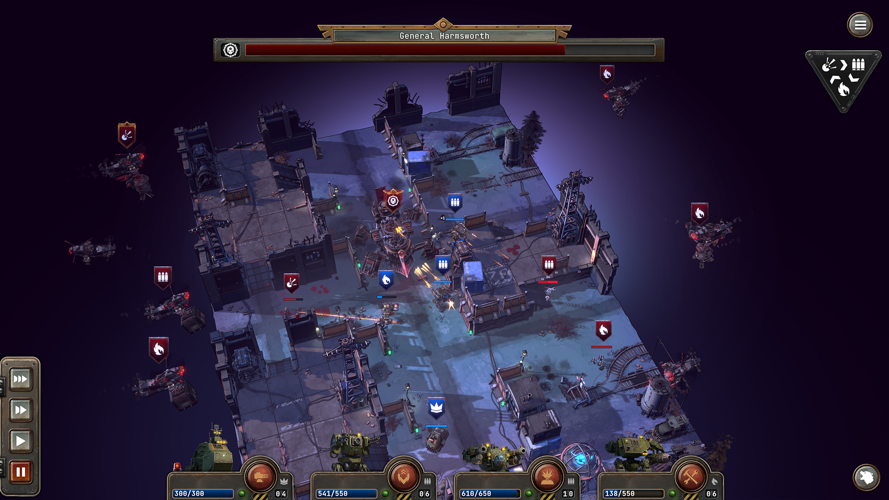889x500 pixels.
Task: Select the General Harmsworth boss emblem icon
Action: coord(230,49)
